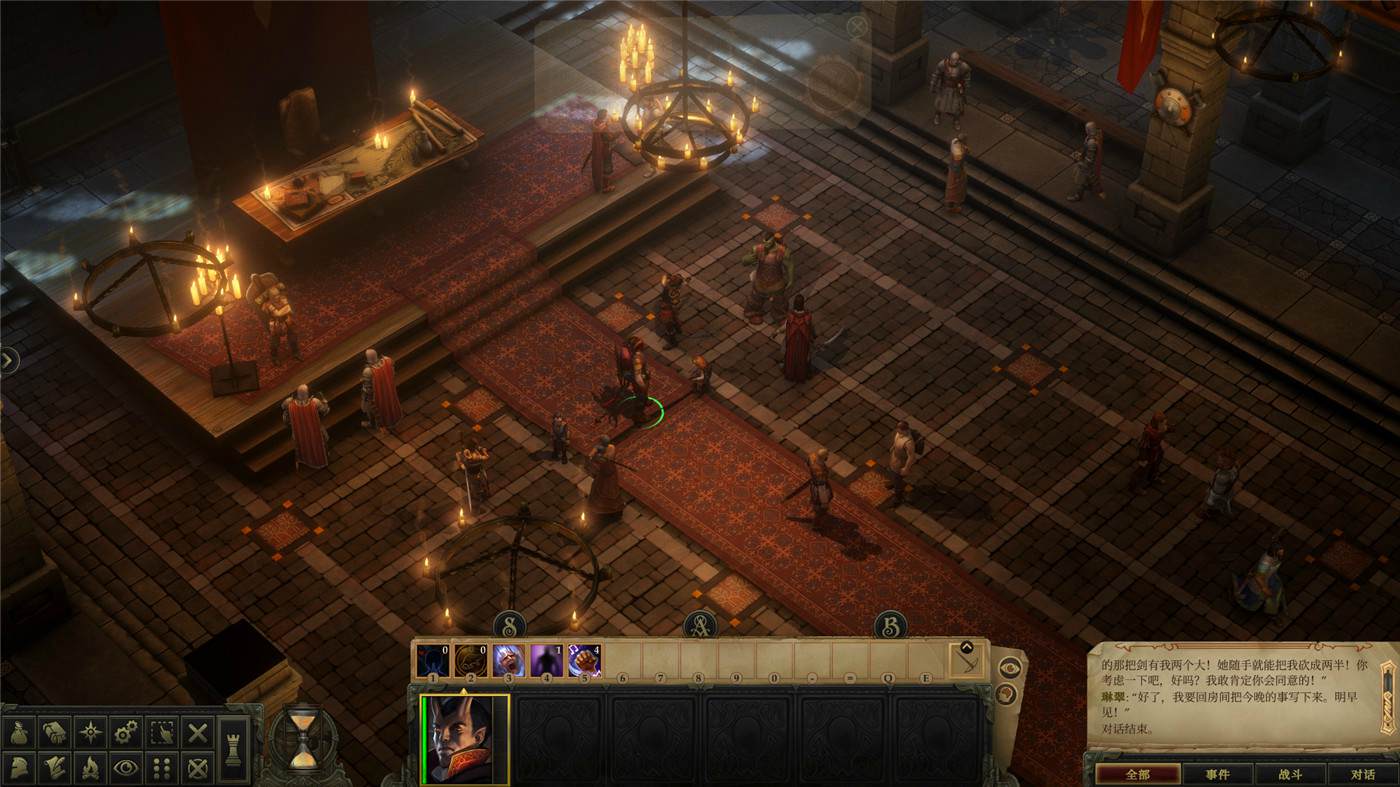This screenshot has height=787, width=1400.
Task: Open the map compass star icon
Action: [91, 733]
